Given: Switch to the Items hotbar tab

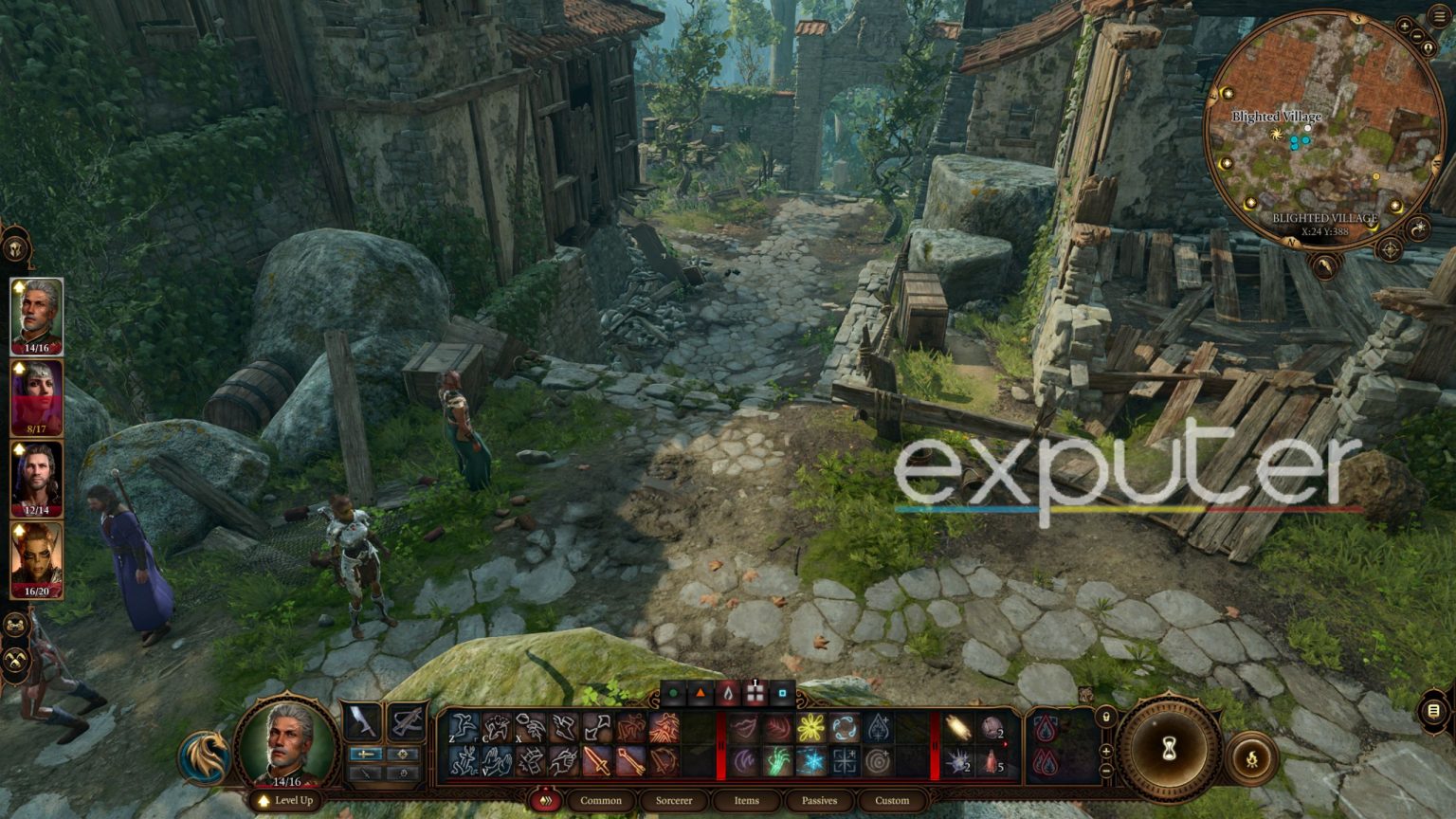Looking at the screenshot, I should click(745, 801).
